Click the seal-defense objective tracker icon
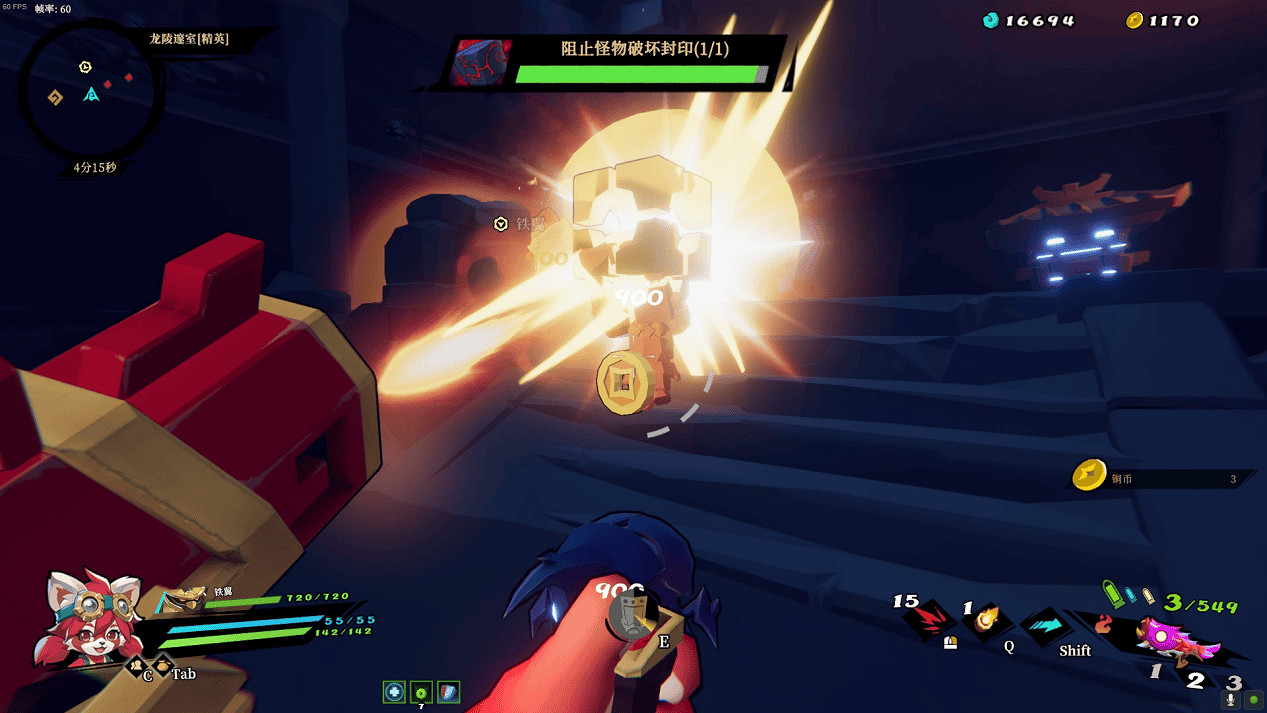Image resolution: width=1267 pixels, height=713 pixels. coord(481,63)
